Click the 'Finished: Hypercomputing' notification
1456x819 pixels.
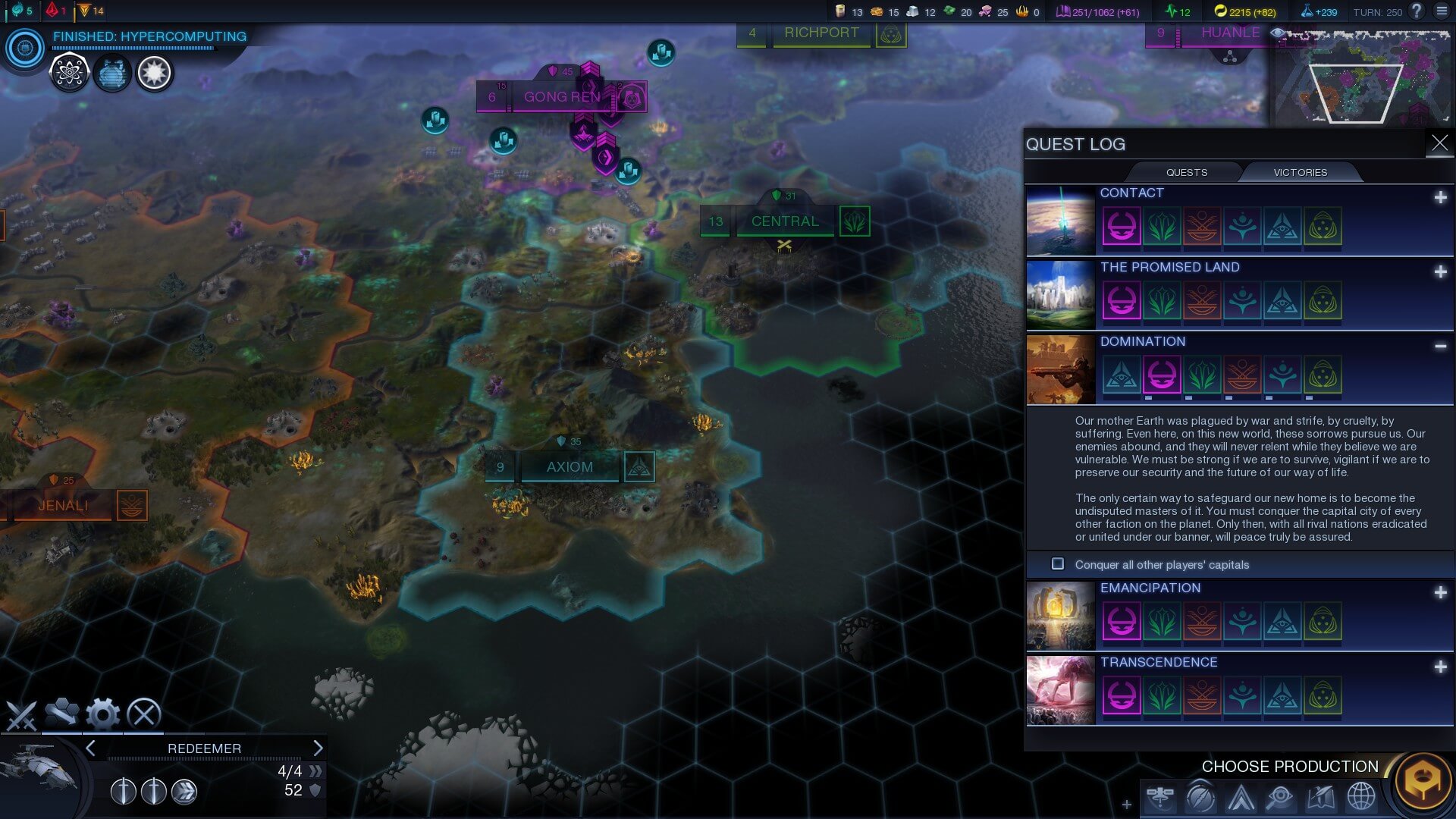(x=149, y=36)
